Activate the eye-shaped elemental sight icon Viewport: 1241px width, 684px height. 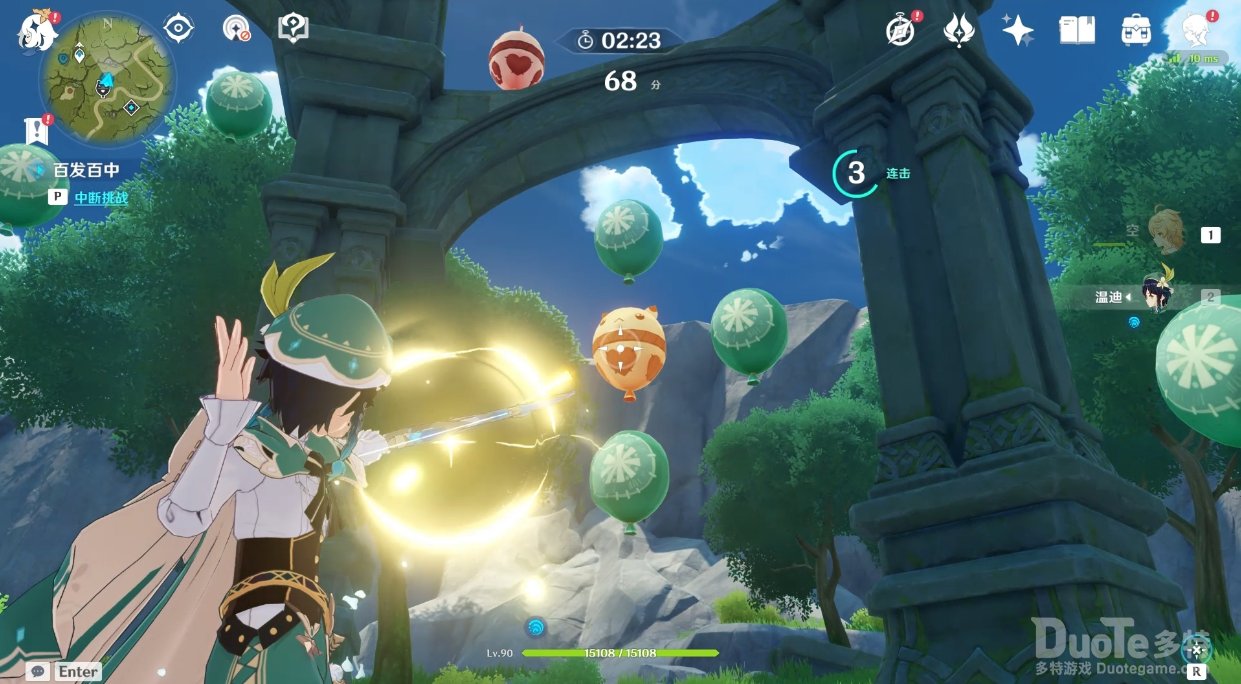click(178, 28)
